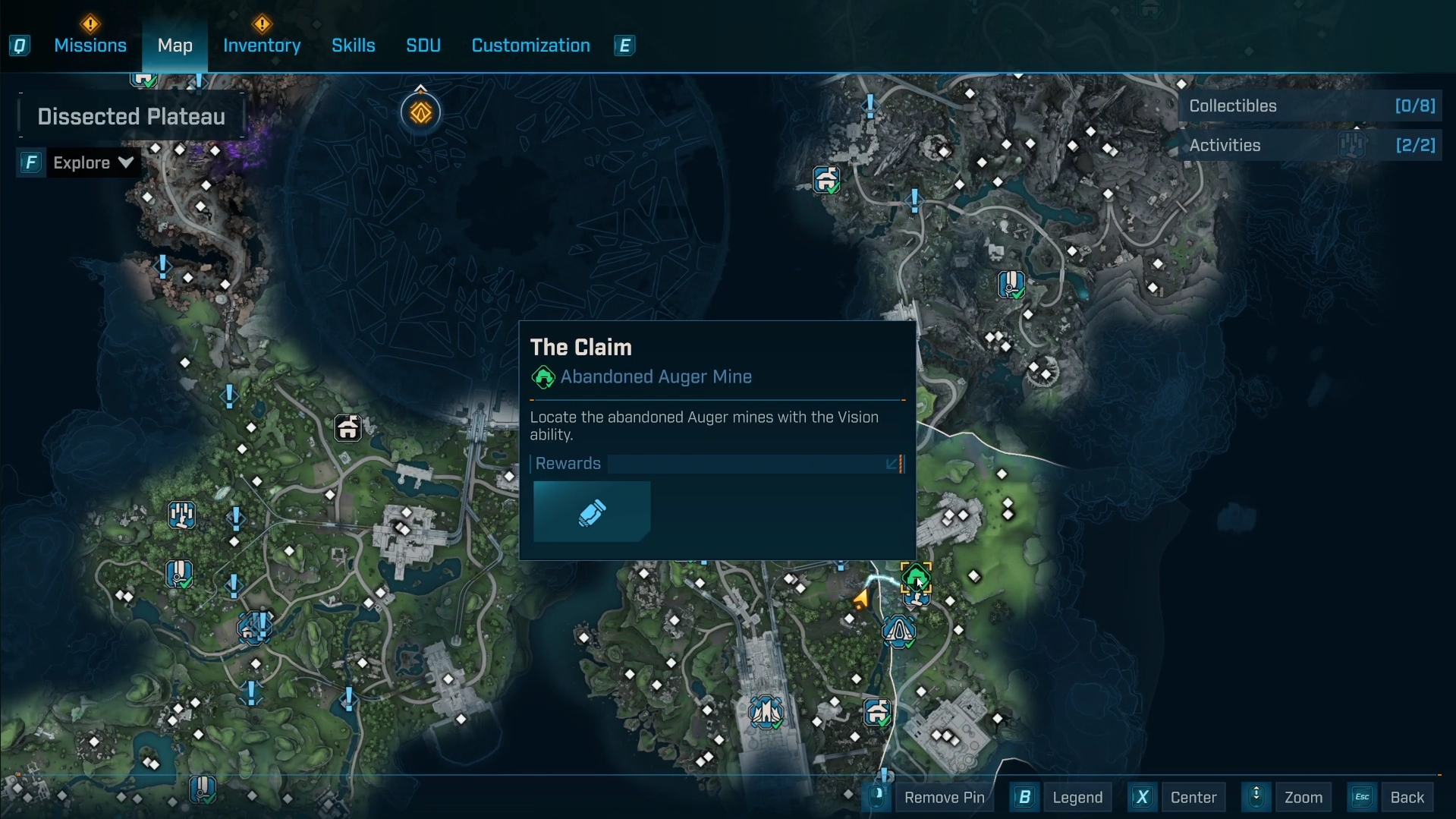Image resolution: width=1456 pixels, height=819 pixels.
Task: Select the orange diamond mission marker
Action: point(421,113)
